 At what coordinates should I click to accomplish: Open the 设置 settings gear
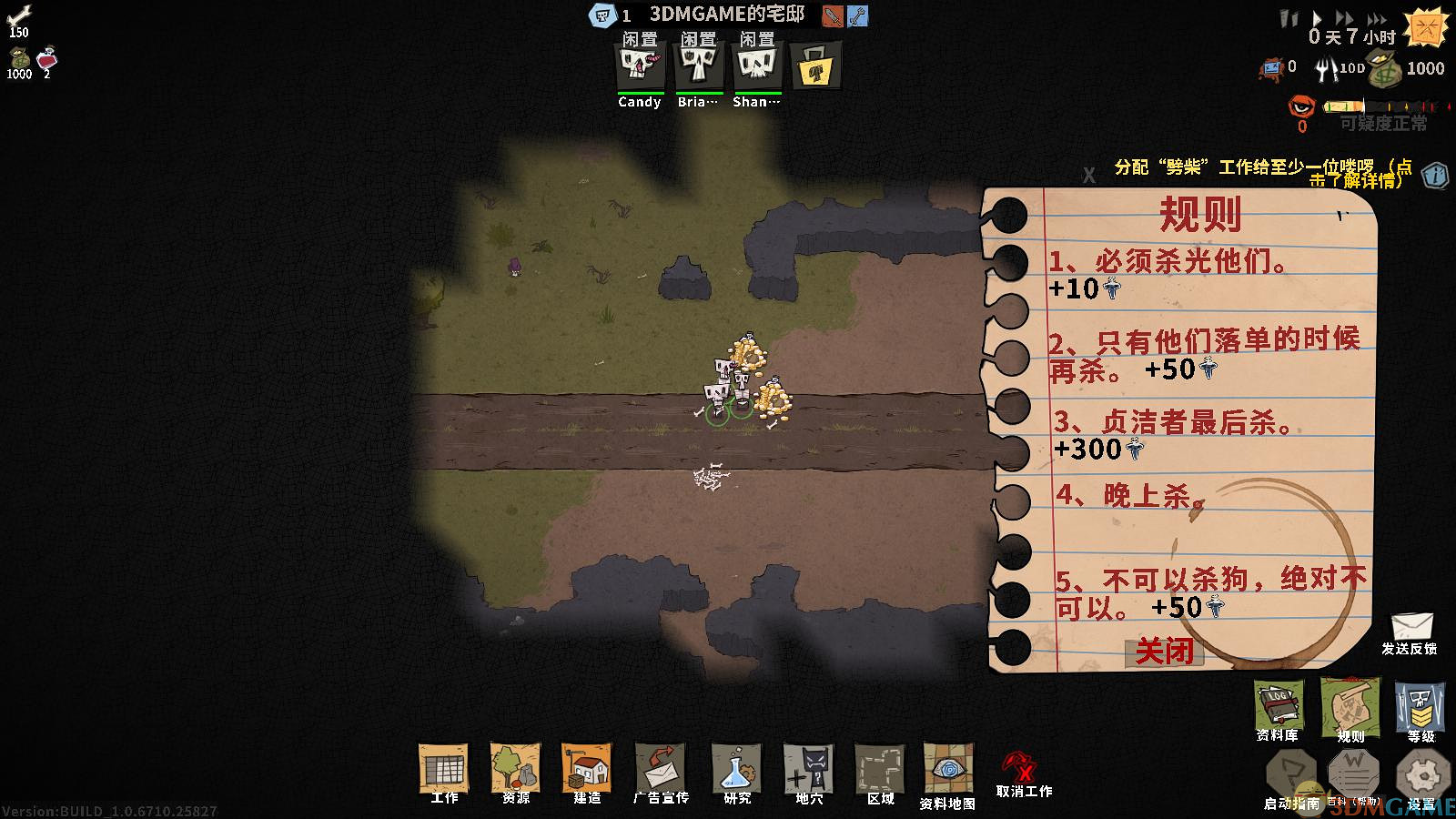tap(1421, 776)
